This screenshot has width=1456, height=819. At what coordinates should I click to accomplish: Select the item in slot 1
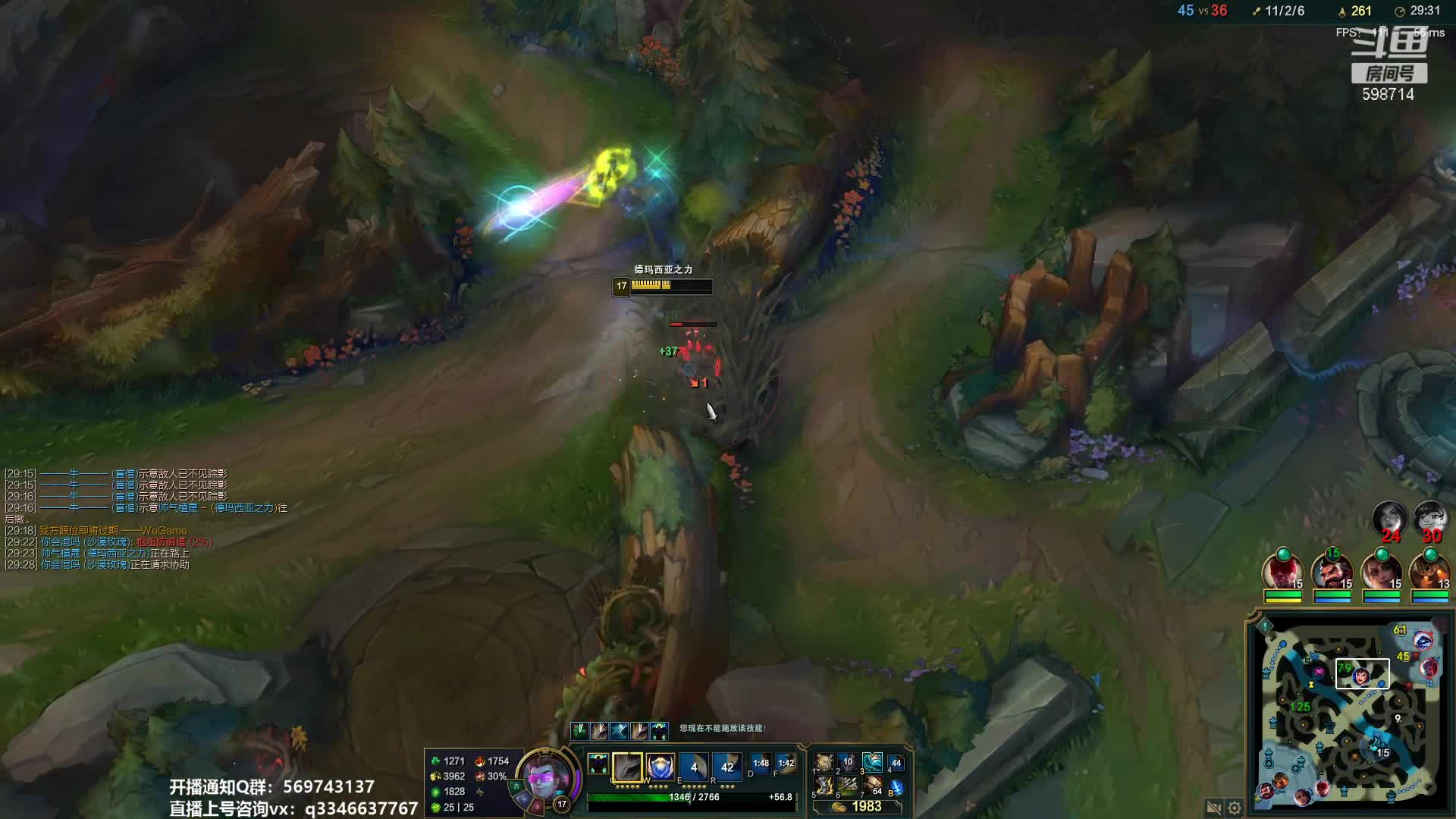(824, 761)
